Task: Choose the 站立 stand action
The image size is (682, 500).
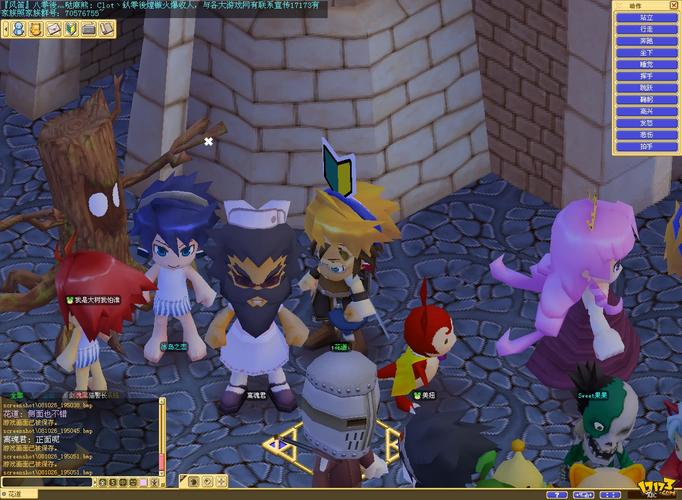Action: point(647,17)
